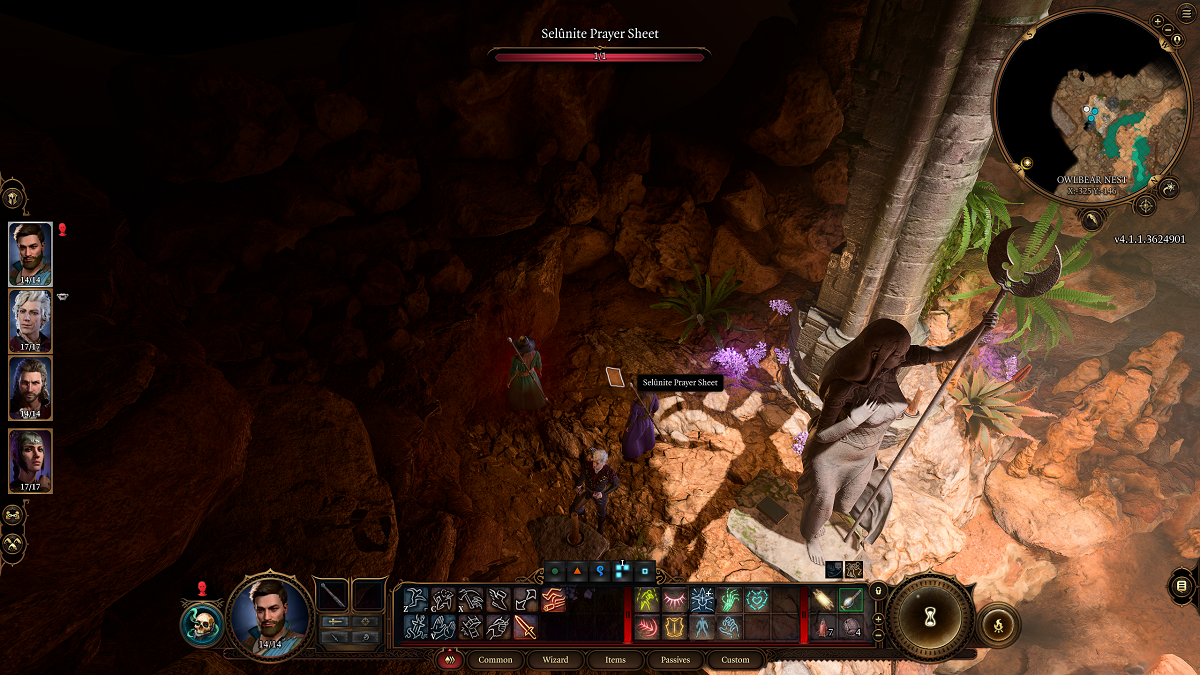Open the skull icon beside the character portrait

pos(200,622)
